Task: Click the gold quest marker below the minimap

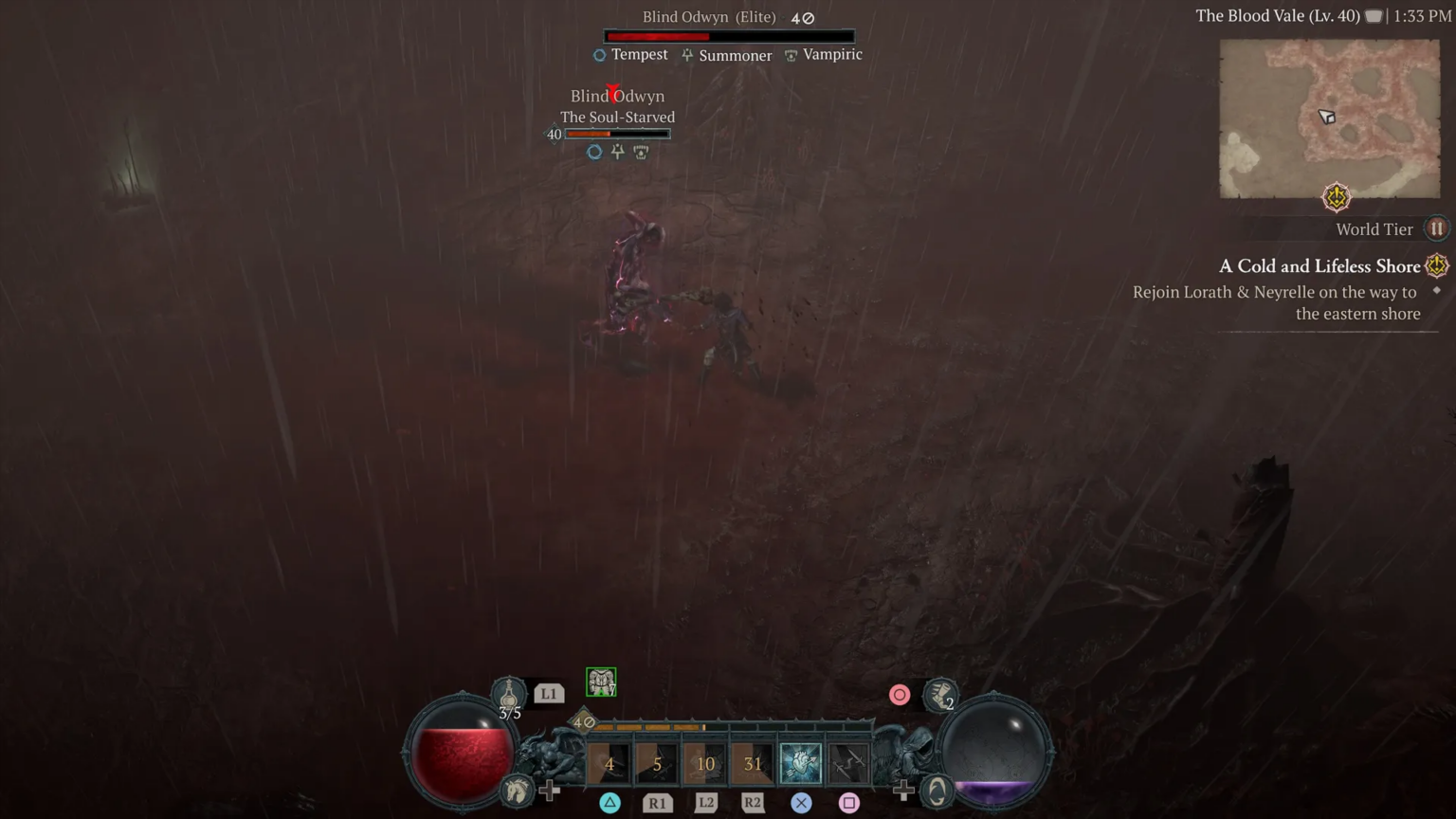Action: tap(1336, 197)
